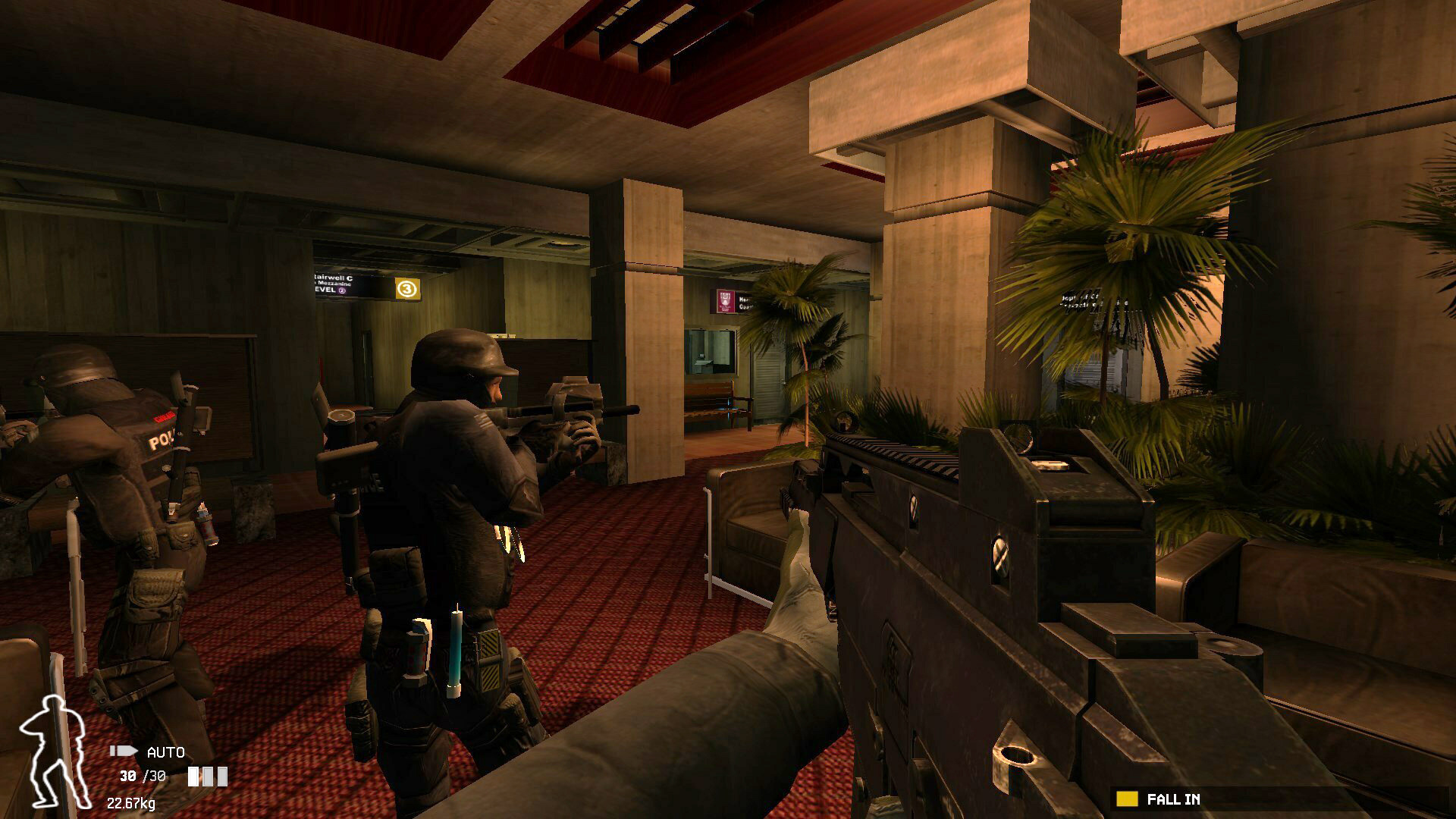Select the FALL IN command
The width and height of the screenshot is (1456, 819).
pyautogui.click(x=1172, y=799)
